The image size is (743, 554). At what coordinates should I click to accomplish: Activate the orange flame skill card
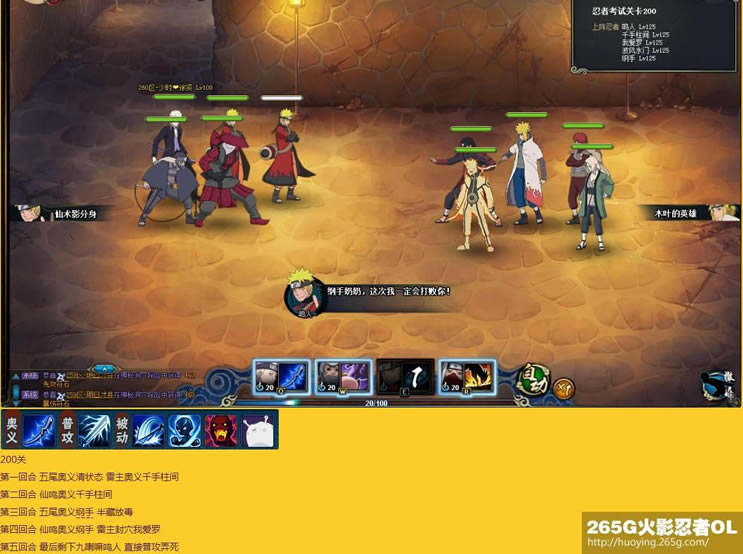tap(466, 376)
